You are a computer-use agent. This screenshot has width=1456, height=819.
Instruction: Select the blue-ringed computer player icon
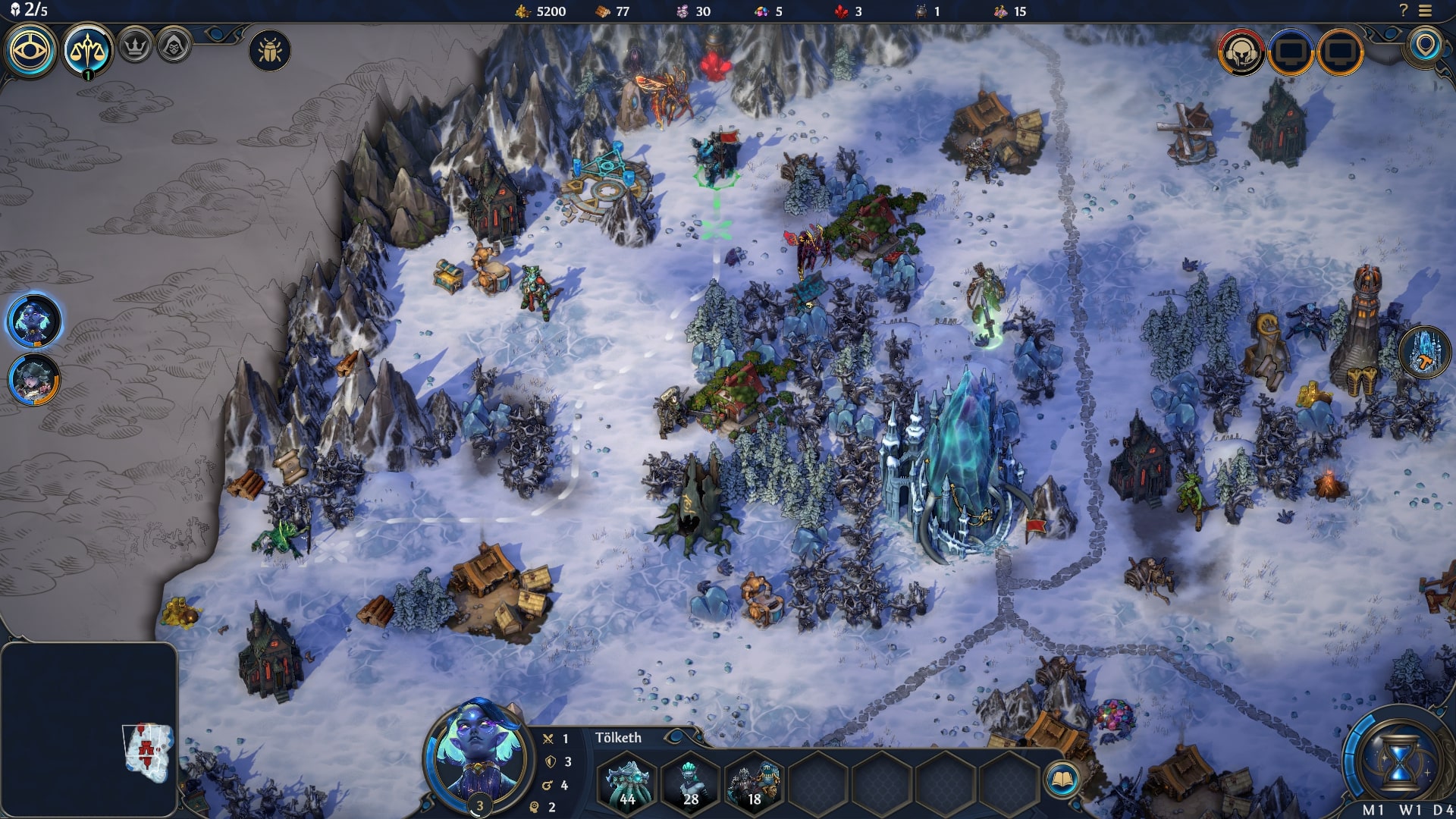pyautogui.click(x=1291, y=52)
